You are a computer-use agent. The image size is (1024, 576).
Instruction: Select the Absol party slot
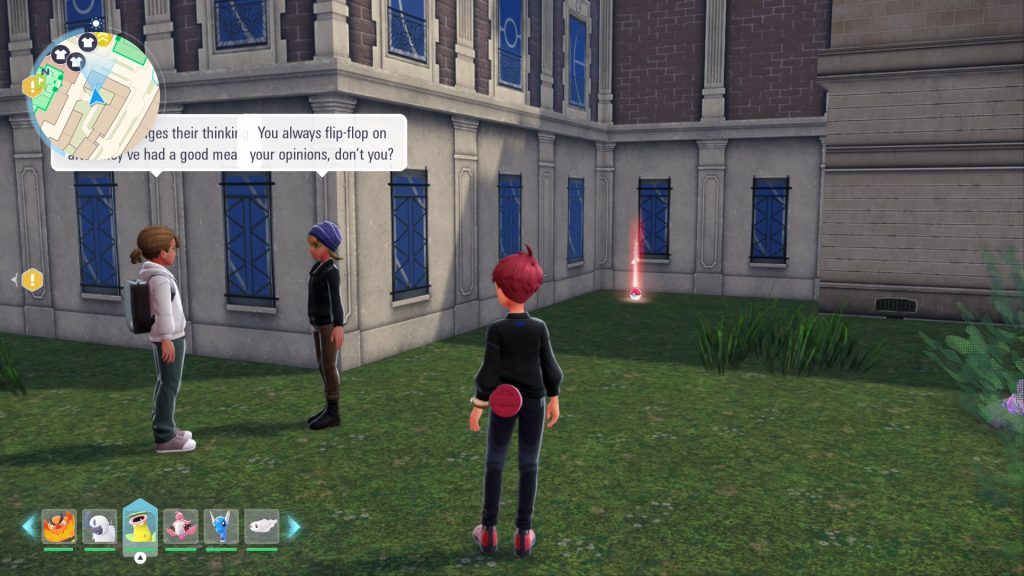[x=100, y=526]
